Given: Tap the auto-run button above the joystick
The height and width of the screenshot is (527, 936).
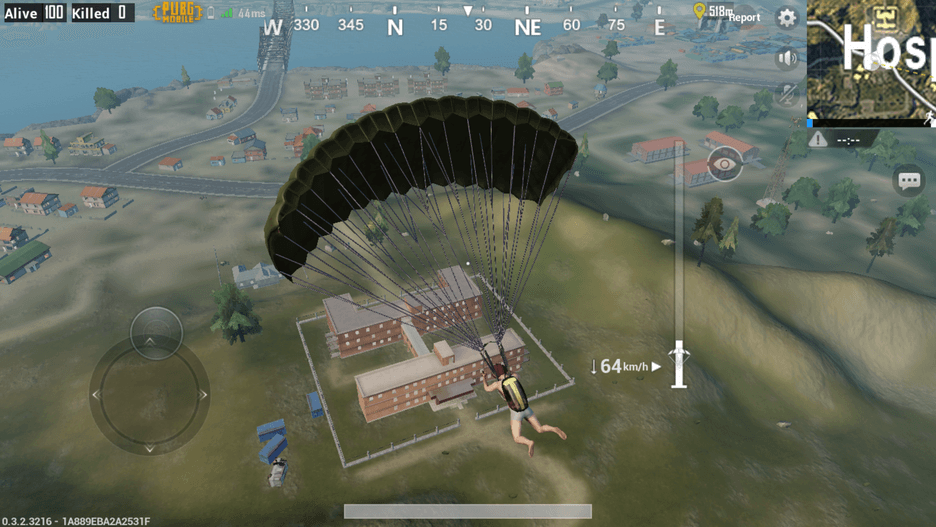Looking at the screenshot, I should click(x=156, y=331).
